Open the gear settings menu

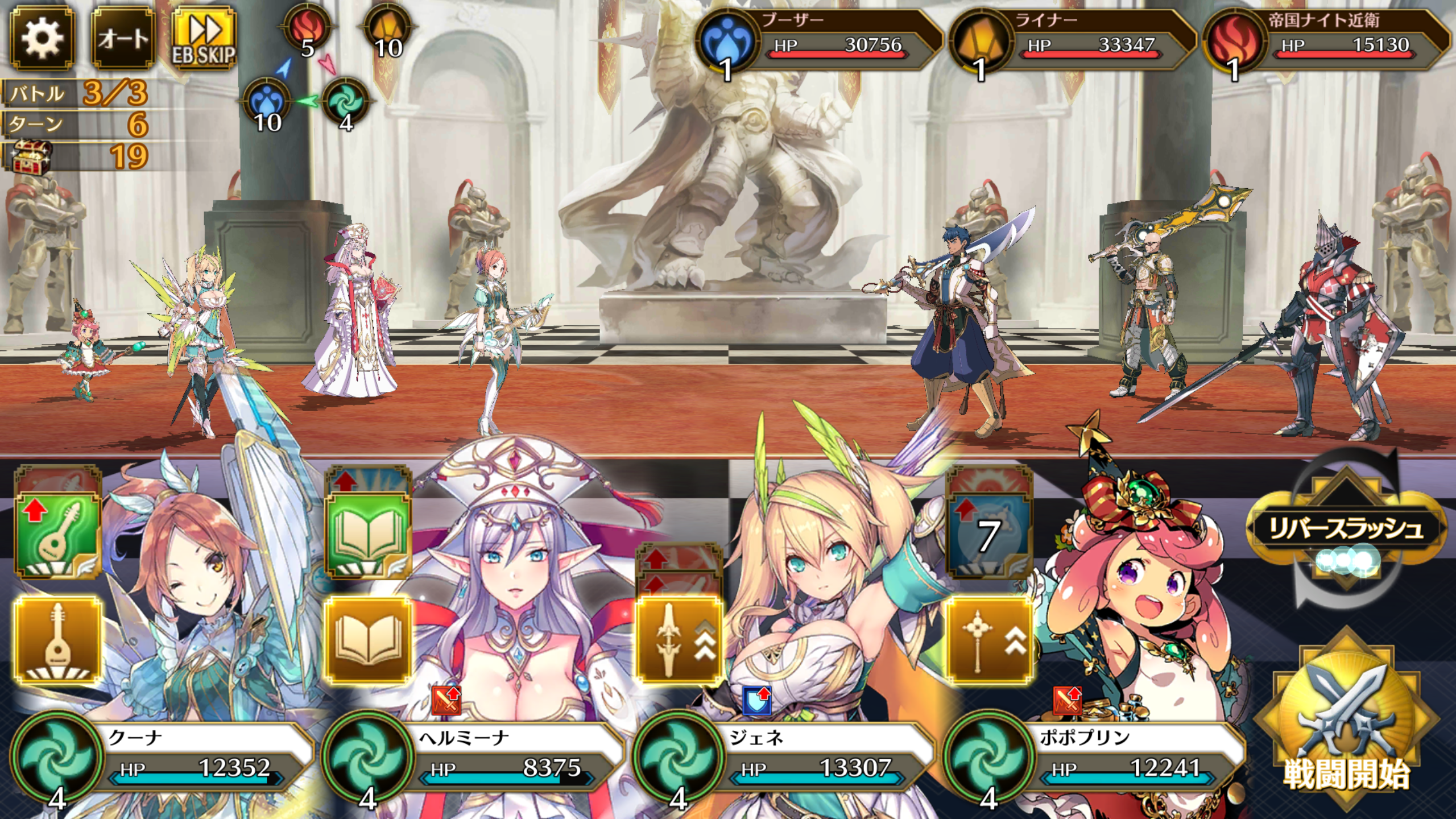[x=42, y=39]
